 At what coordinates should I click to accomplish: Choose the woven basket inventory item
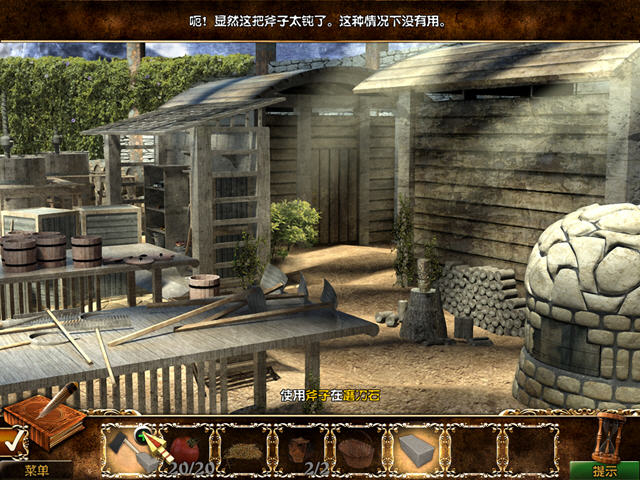[356, 450]
